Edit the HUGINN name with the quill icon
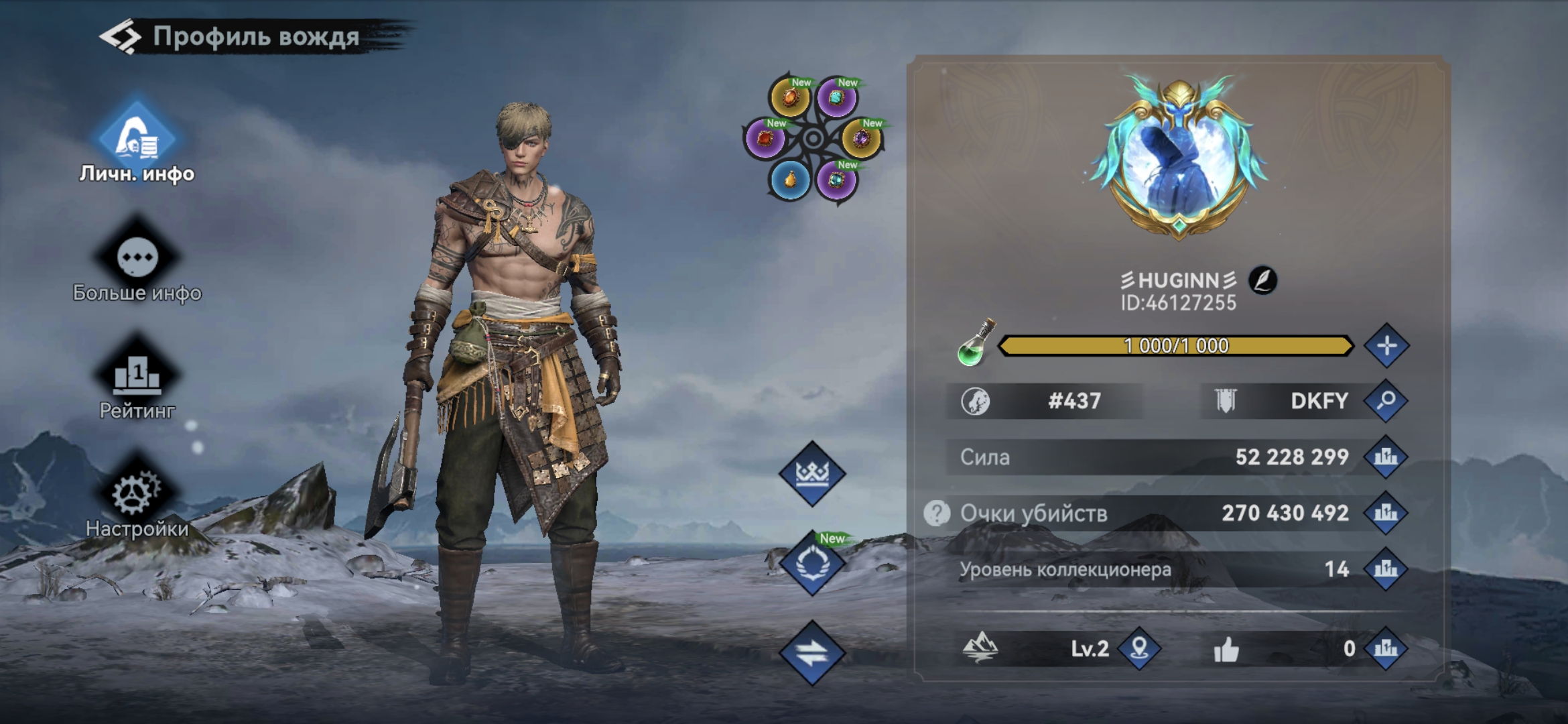This screenshot has height=724, width=1568. coord(1262,280)
